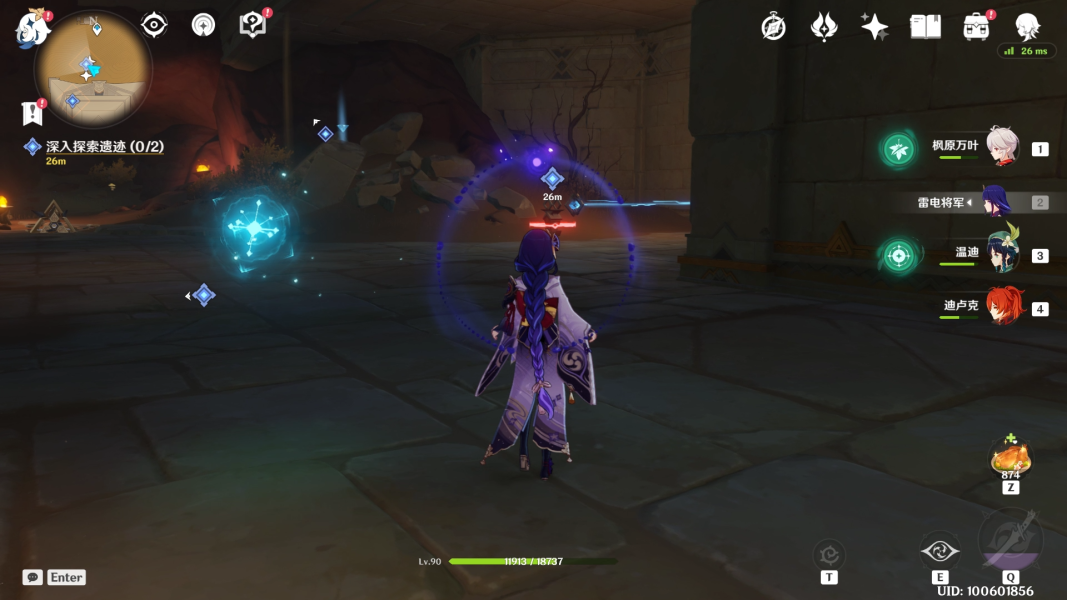Viewport: 1067px width, 600px height.
Task: Open the Paimon main menu
Action: pos(32,30)
